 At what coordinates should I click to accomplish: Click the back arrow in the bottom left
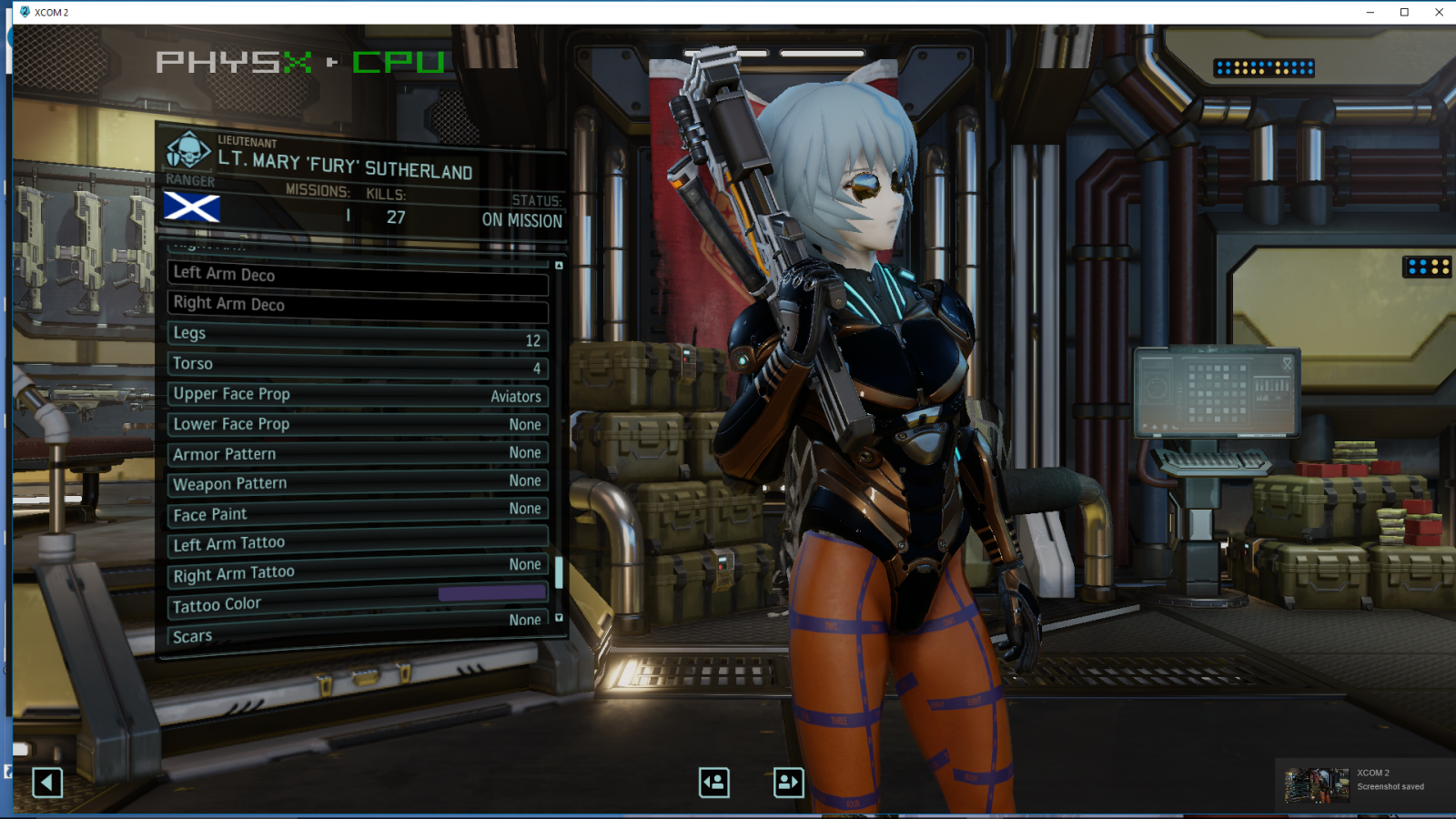coord(46,781)
